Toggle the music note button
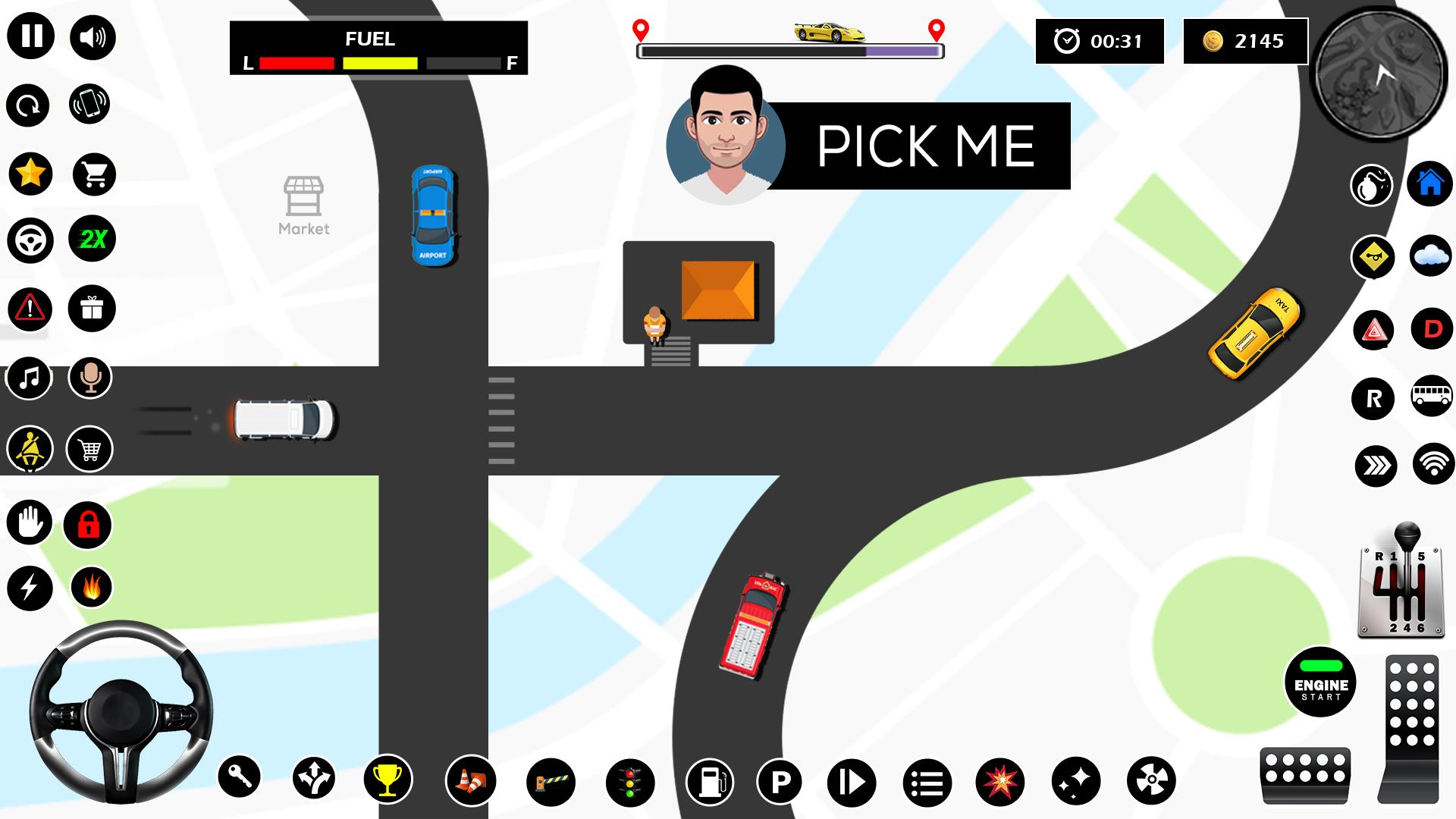1456x819 pixels. coord(30,377)
